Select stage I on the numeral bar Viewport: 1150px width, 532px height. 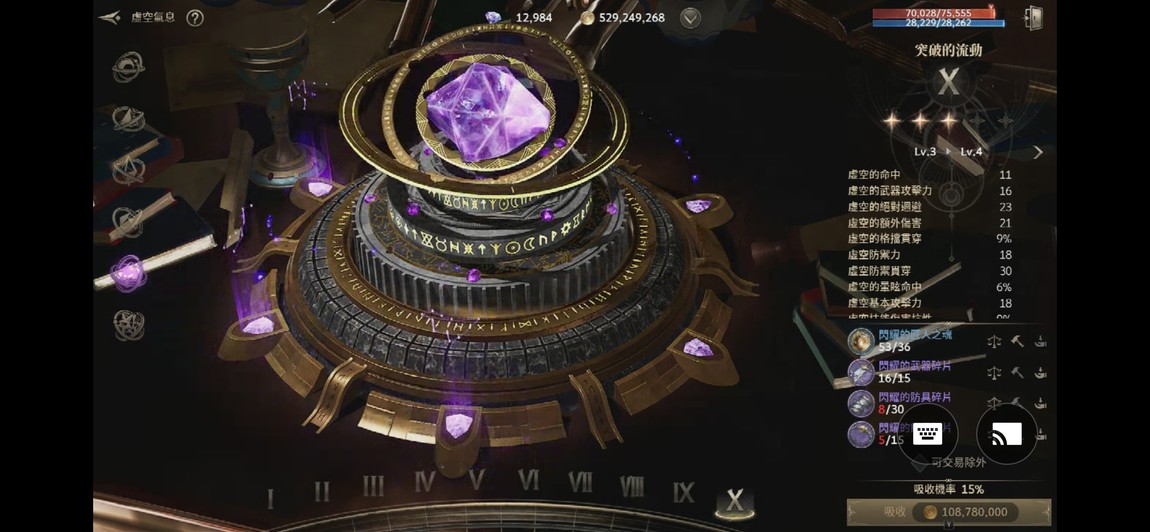(x=270, y=497)
